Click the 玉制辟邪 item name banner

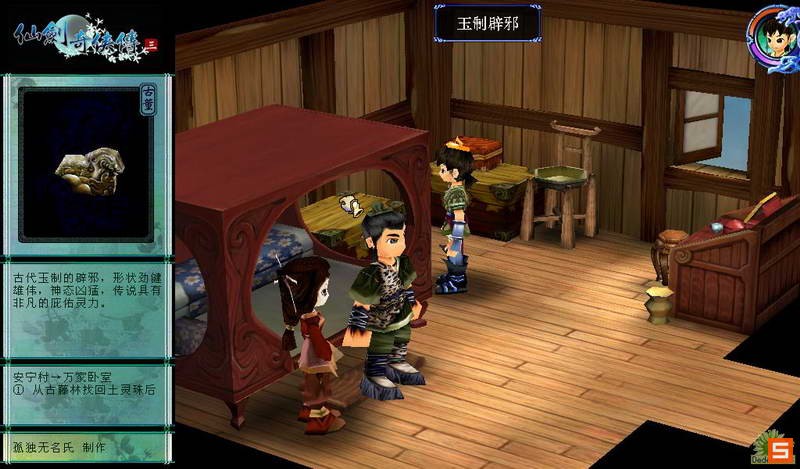(x=487, y=22)
